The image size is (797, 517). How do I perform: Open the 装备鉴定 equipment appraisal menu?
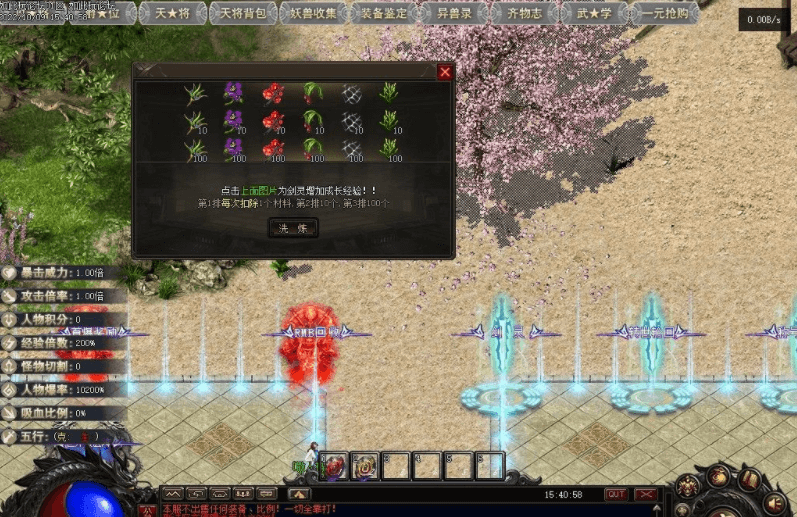[x=384, y=14]
